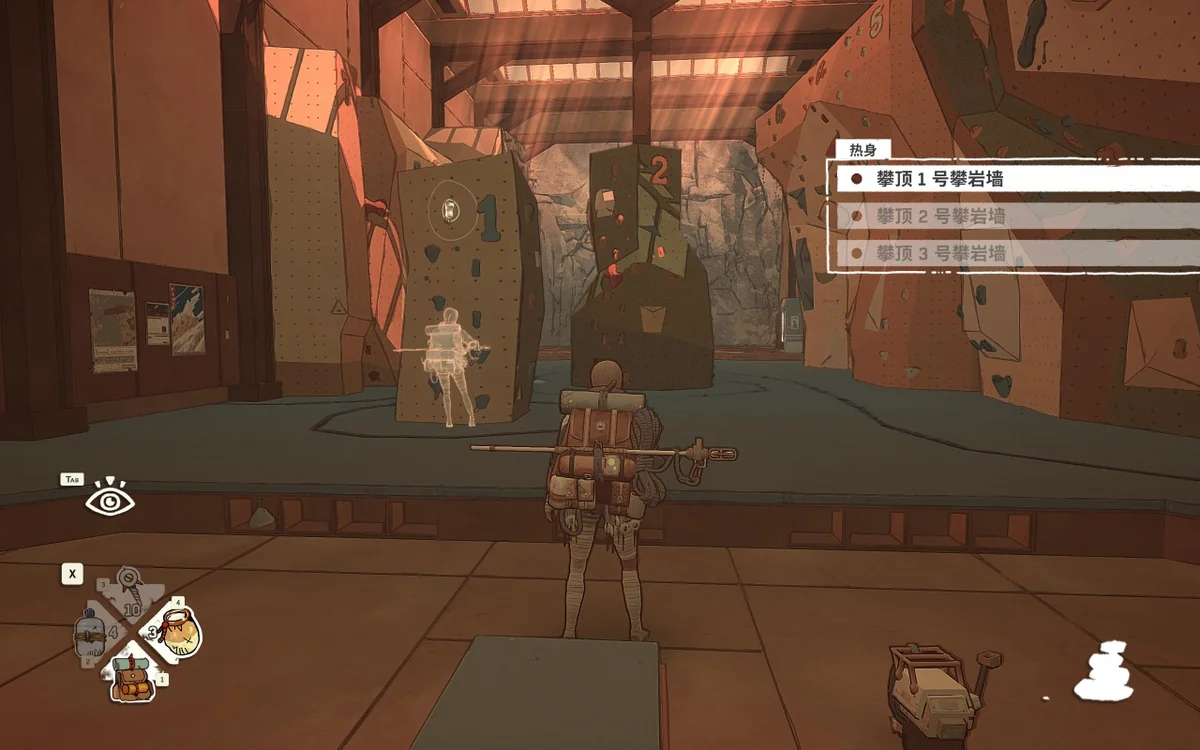
Task: Pick the chalk bag item slot
Action: pyautogui.click(x=178, y=630)
